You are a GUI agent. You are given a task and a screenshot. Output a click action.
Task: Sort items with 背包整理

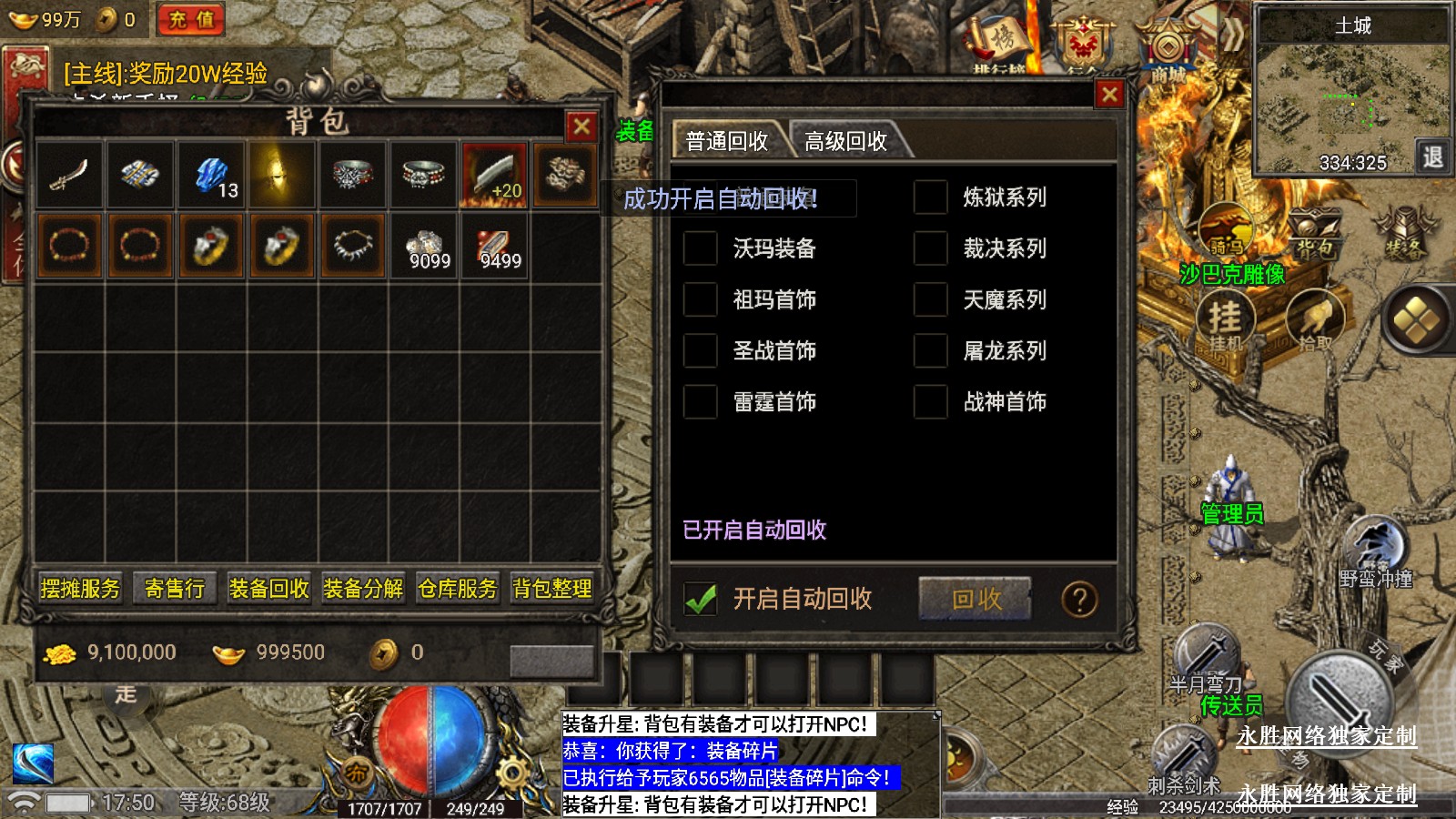552,589
